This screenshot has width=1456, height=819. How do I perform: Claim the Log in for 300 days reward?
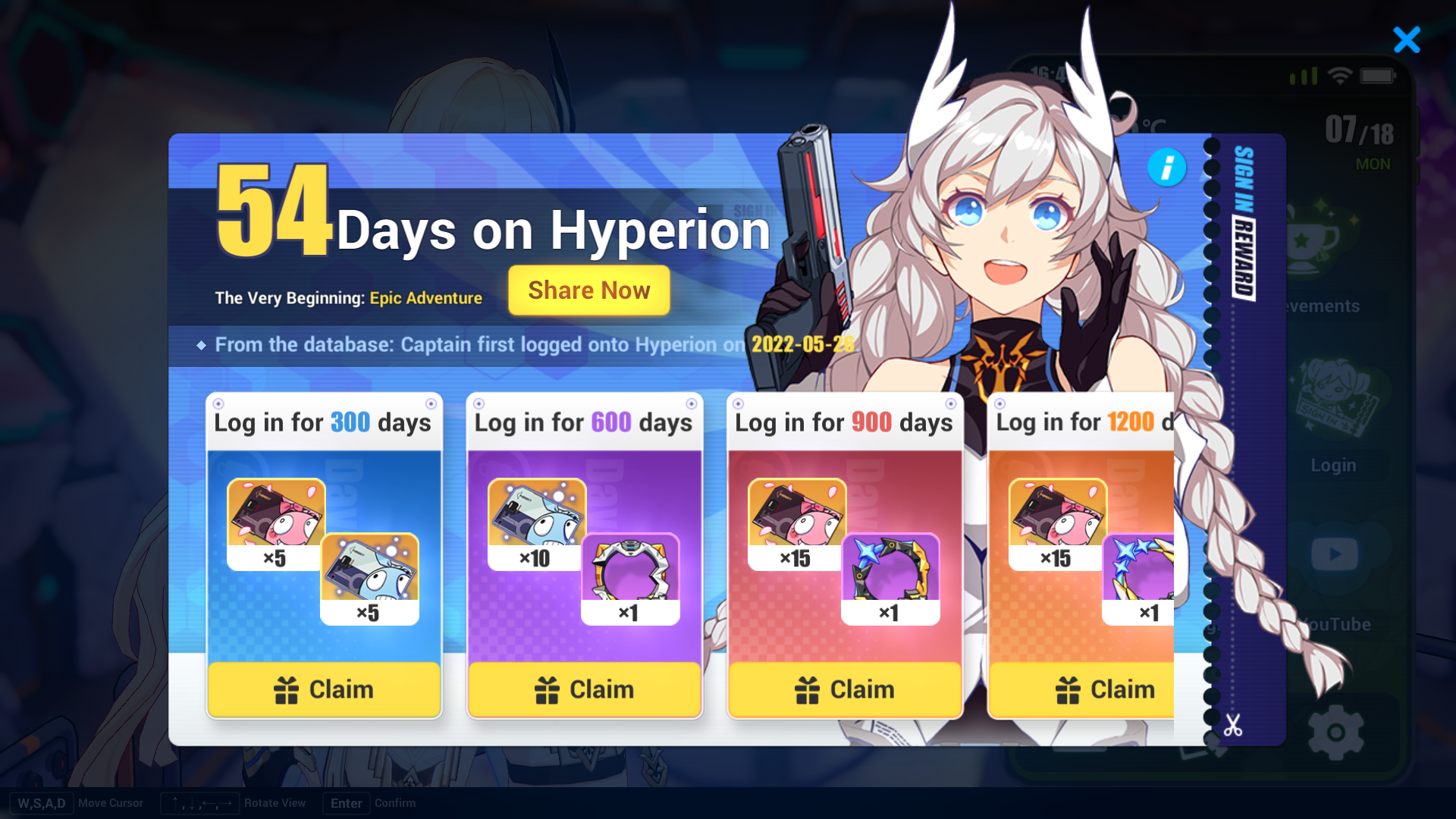coord(324,689)
